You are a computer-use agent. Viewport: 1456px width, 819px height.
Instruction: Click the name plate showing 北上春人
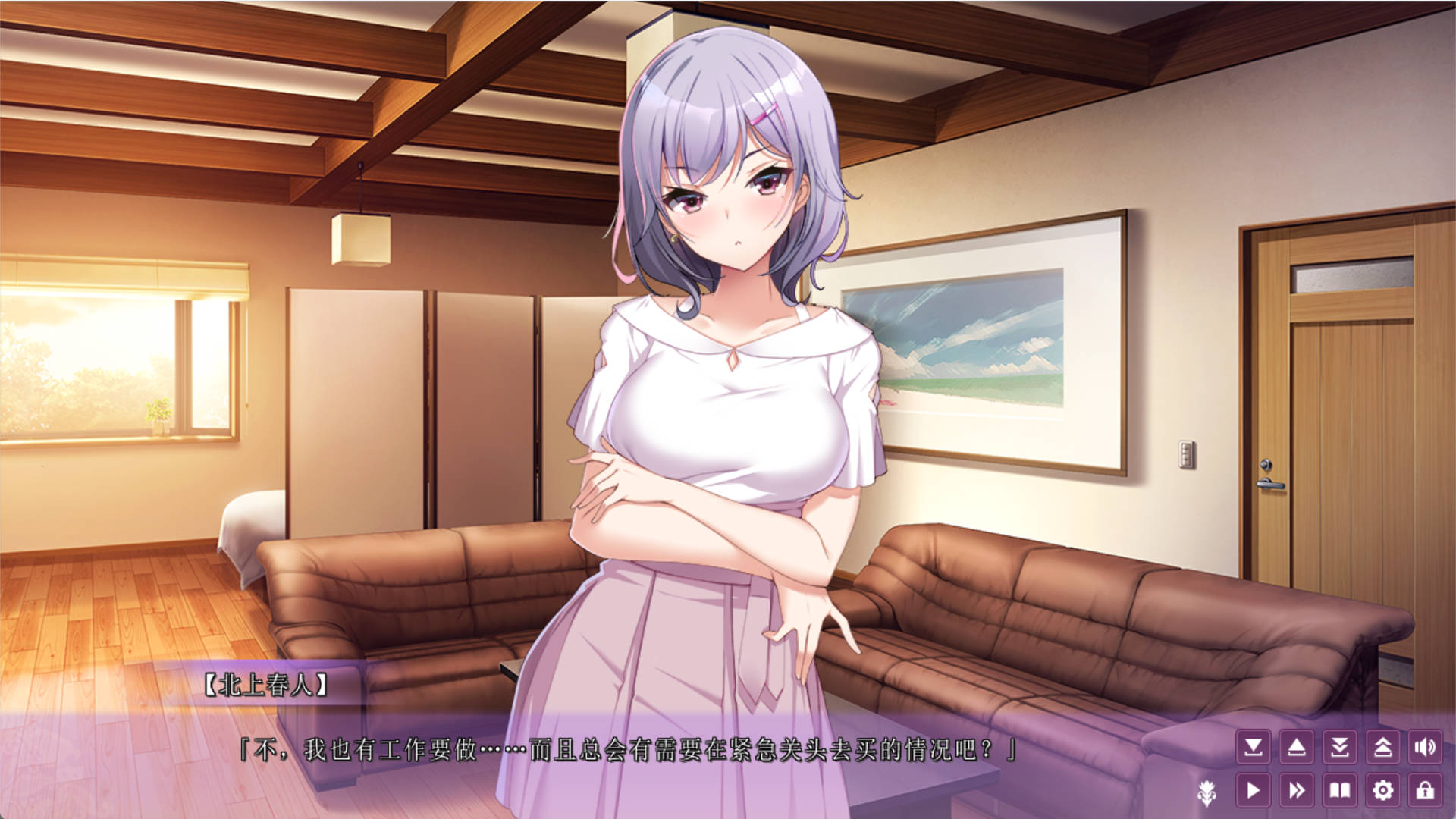(x=265, y=685)
